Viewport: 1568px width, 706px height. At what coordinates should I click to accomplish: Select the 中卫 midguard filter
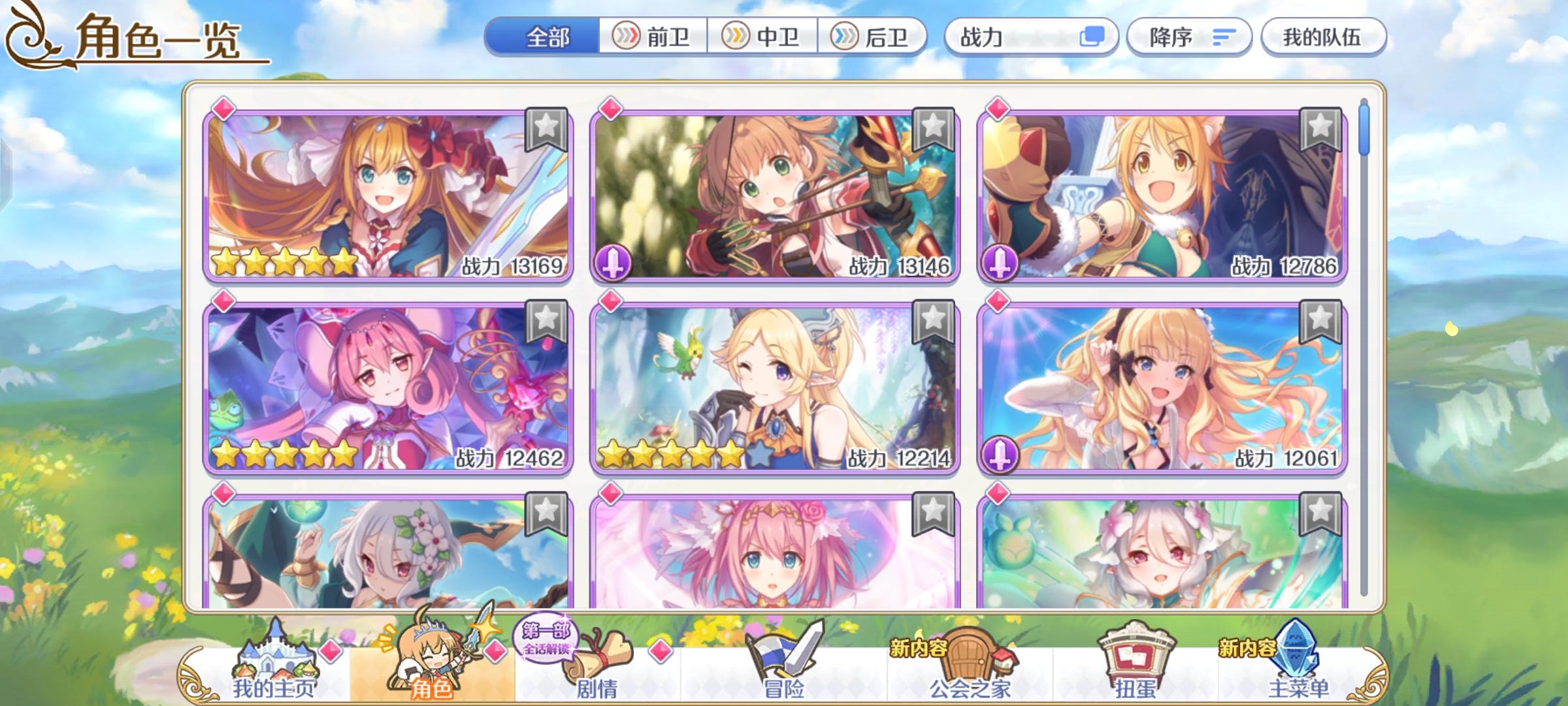(x=763, y=37)
